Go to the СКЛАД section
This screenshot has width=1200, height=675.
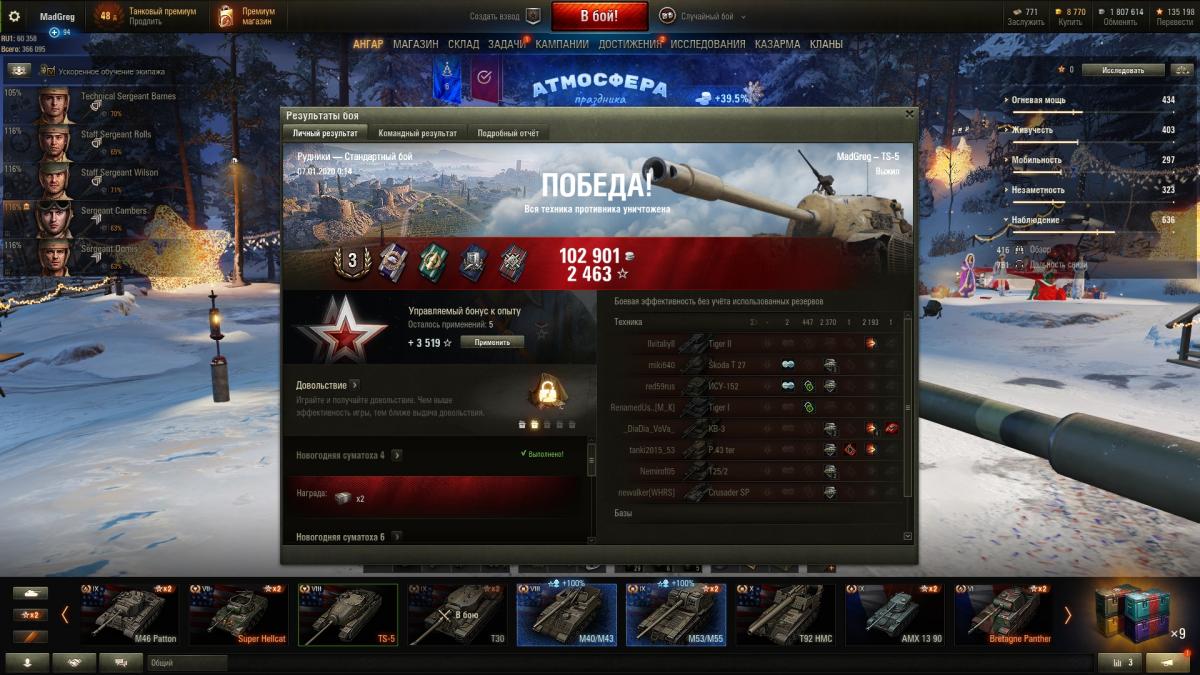463,44
